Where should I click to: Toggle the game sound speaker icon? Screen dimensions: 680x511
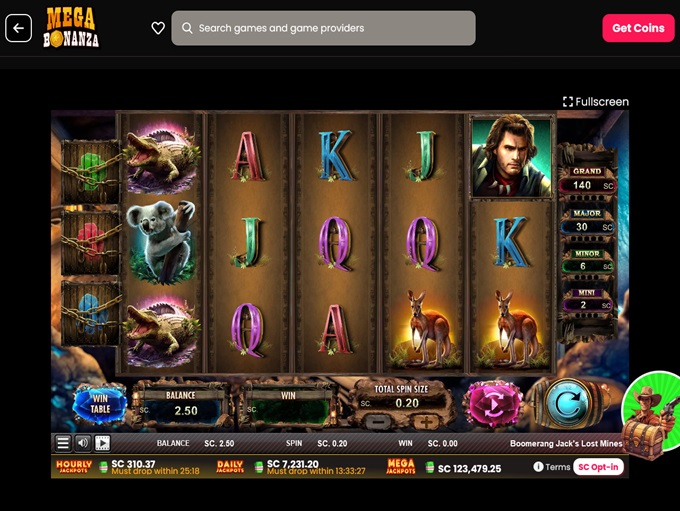pyautogui.click(x=83, y=443)
